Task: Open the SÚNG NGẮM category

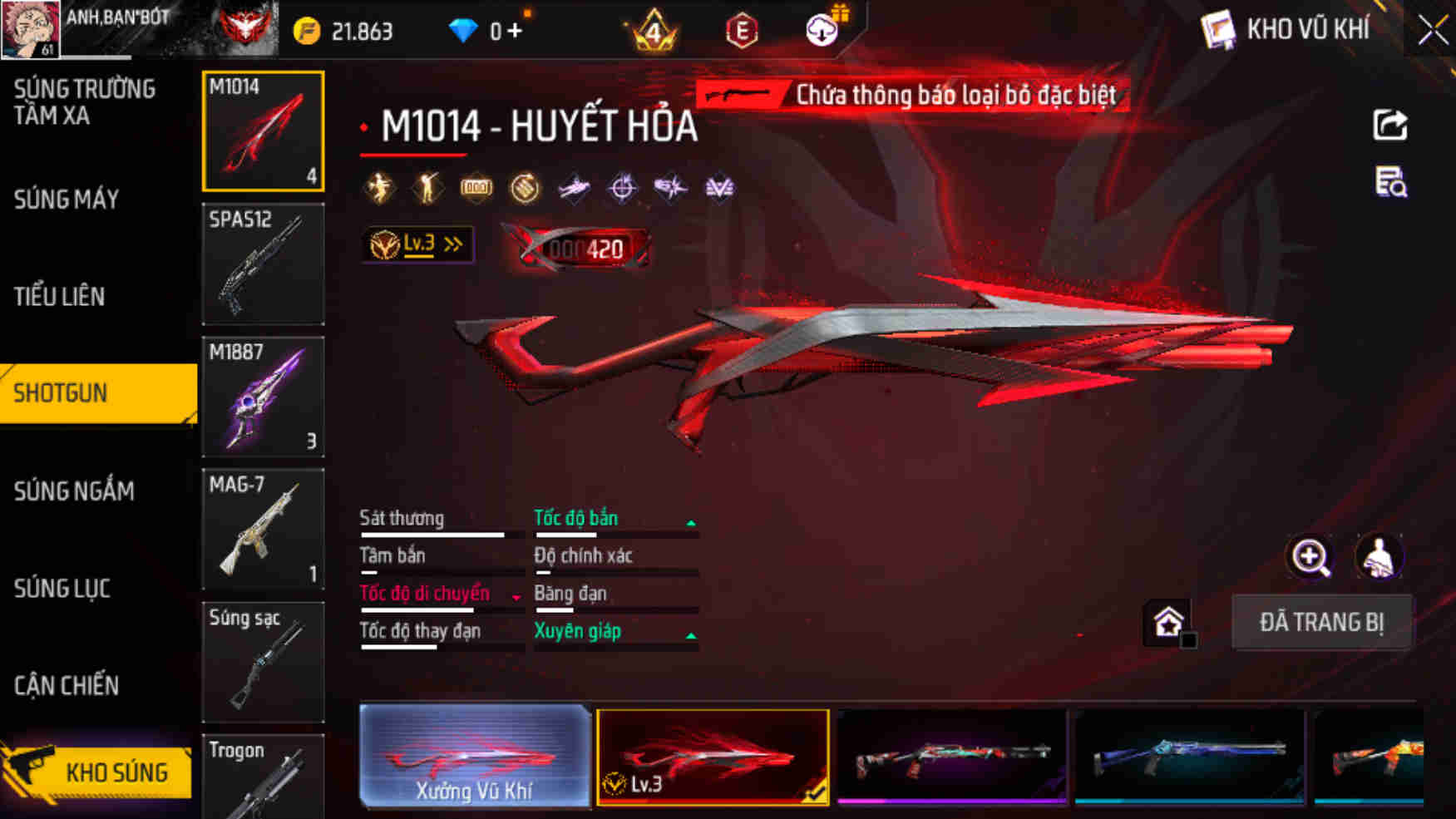Action: pos(73,491)
